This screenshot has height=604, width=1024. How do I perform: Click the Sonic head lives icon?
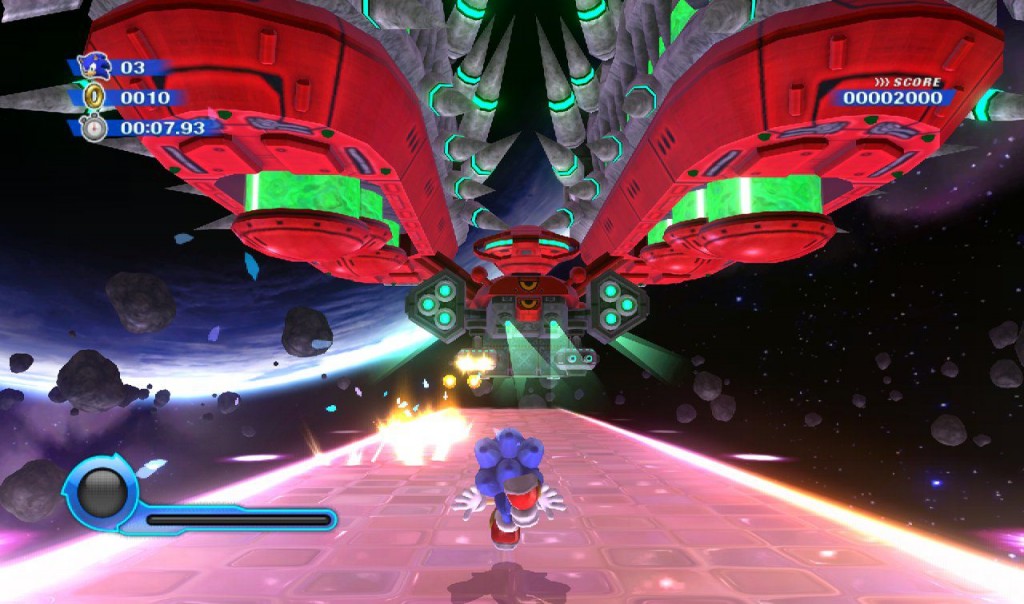click(94, 67)
